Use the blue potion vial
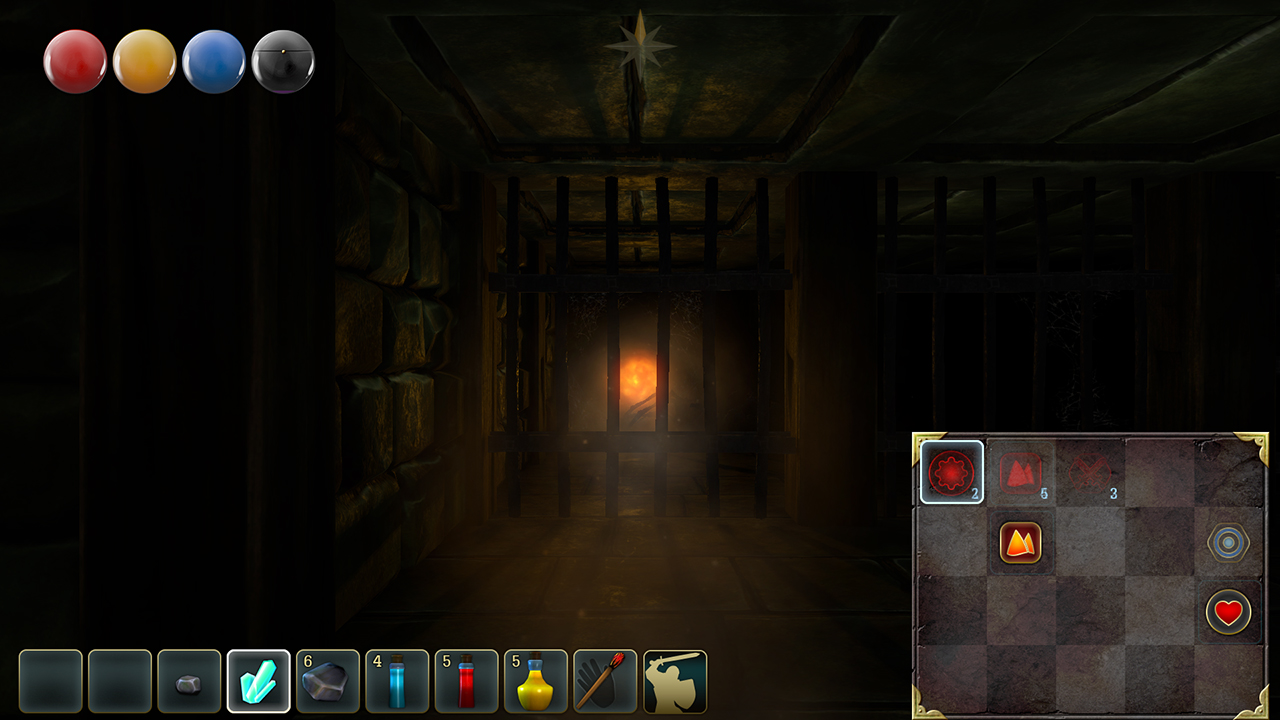The image size is (1280, 720). [x=397, y=682]
